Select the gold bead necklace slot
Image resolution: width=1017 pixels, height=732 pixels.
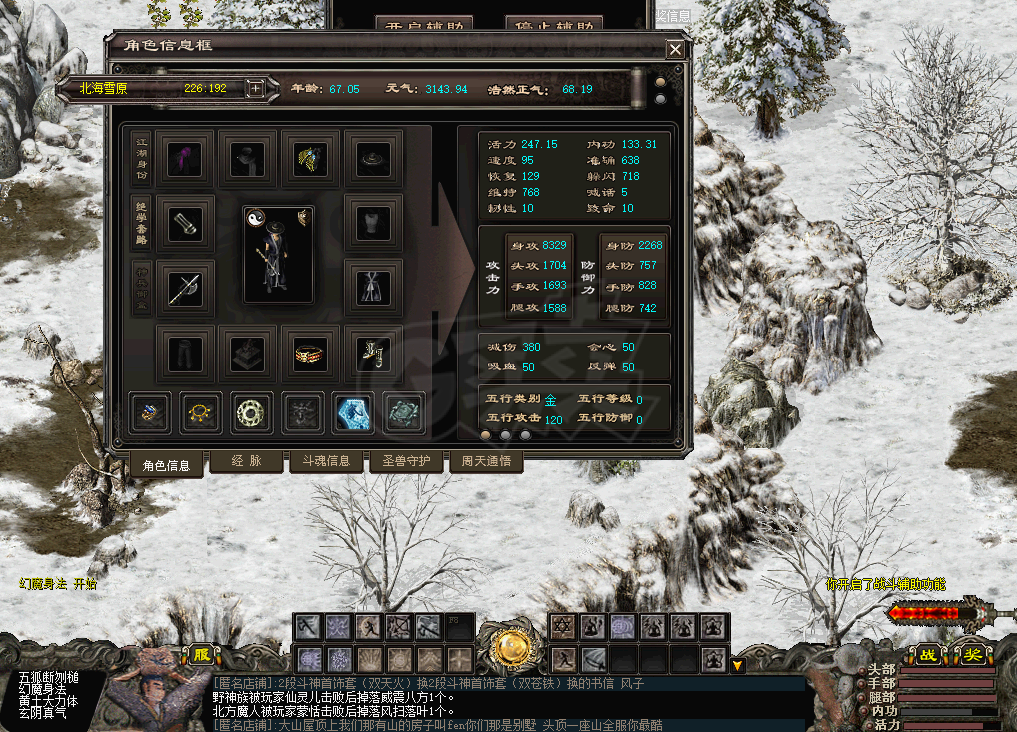point(201,412)
